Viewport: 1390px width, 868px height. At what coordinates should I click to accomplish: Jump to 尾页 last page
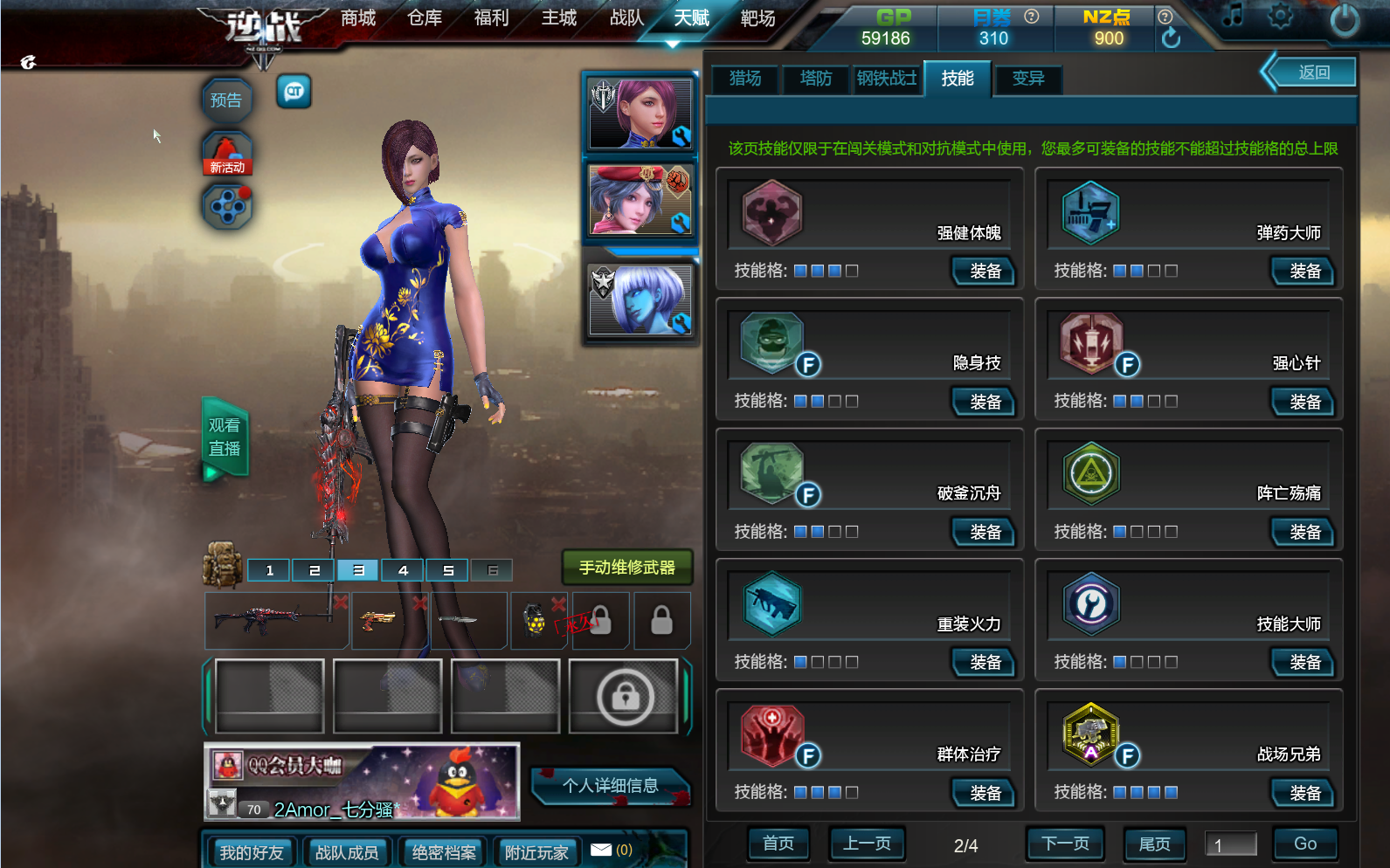point(1154,844)
